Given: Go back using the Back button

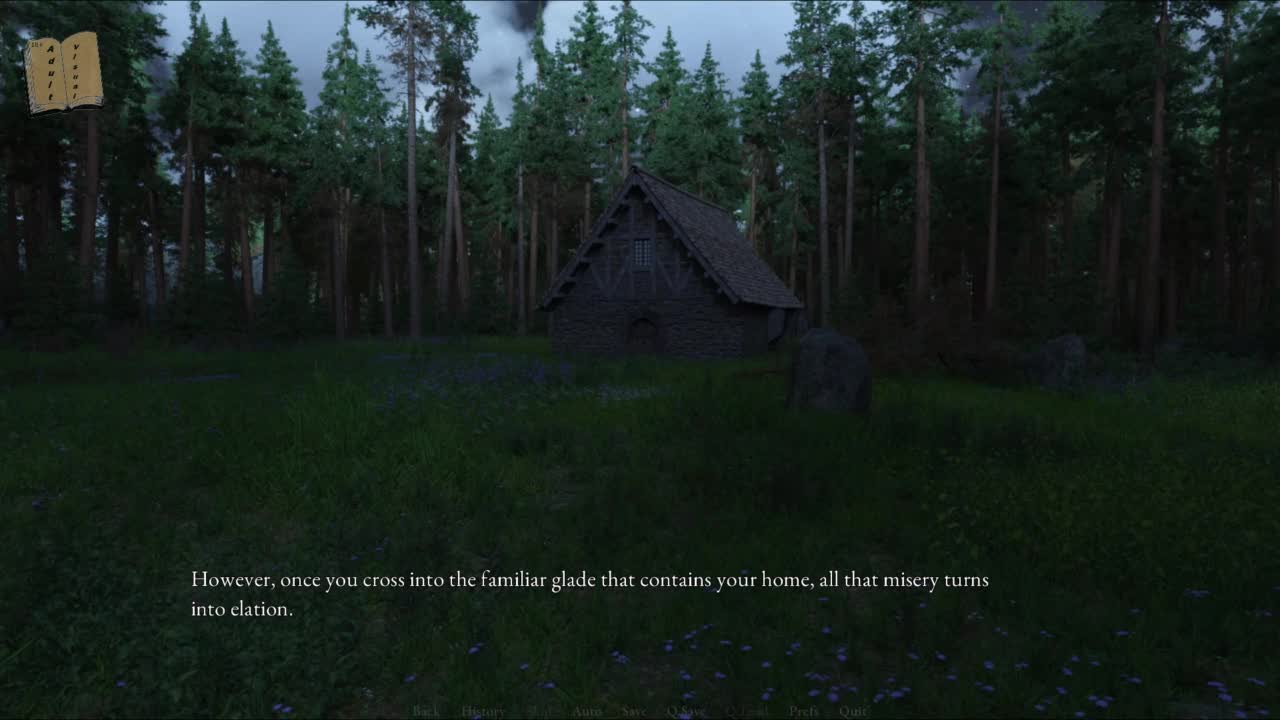Looking at the screenshot, I should tap(426, 711).
